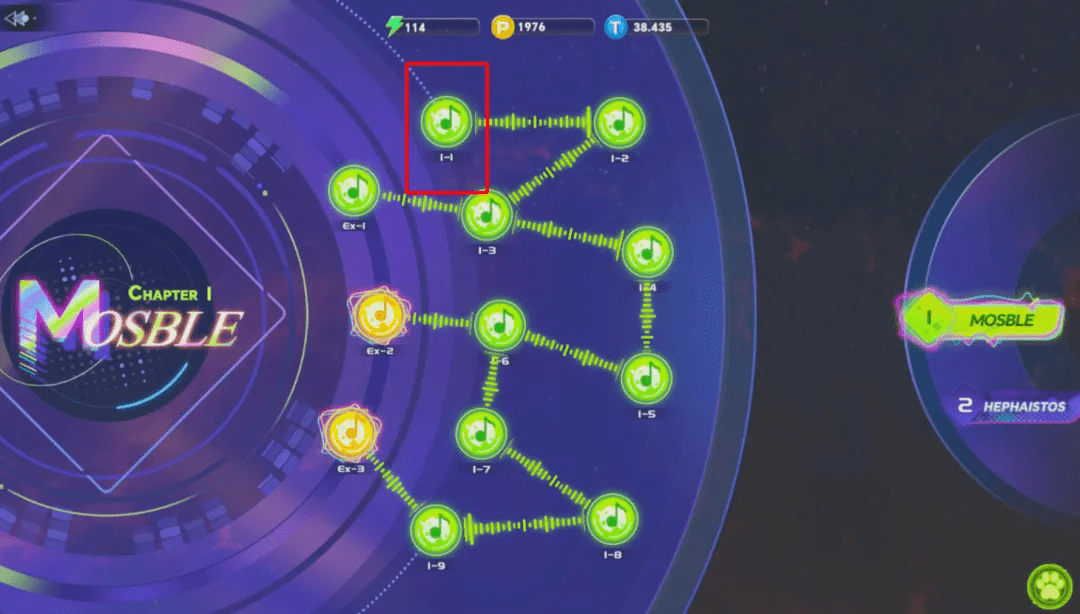Switch to chapter 2 Hephaistos
Image resolution: width=1080 pixels, height=614 pixels.
[x=1010, y=407]
